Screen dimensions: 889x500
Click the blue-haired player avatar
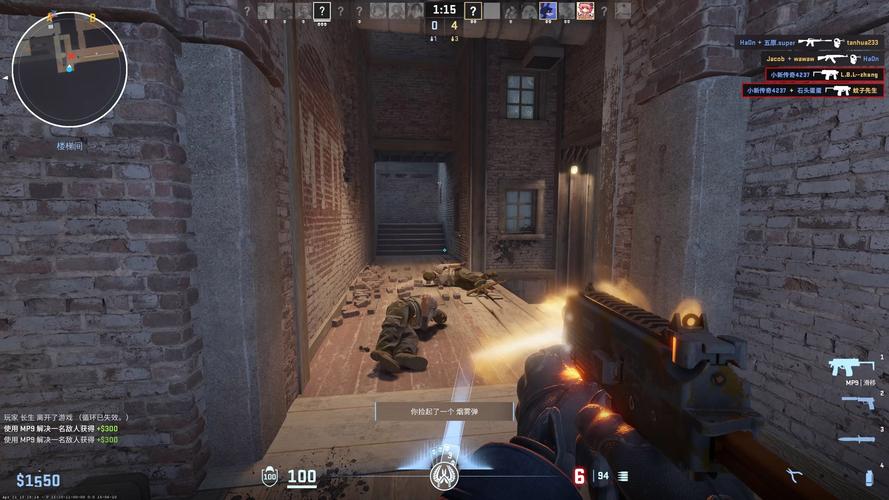[548, 11]
